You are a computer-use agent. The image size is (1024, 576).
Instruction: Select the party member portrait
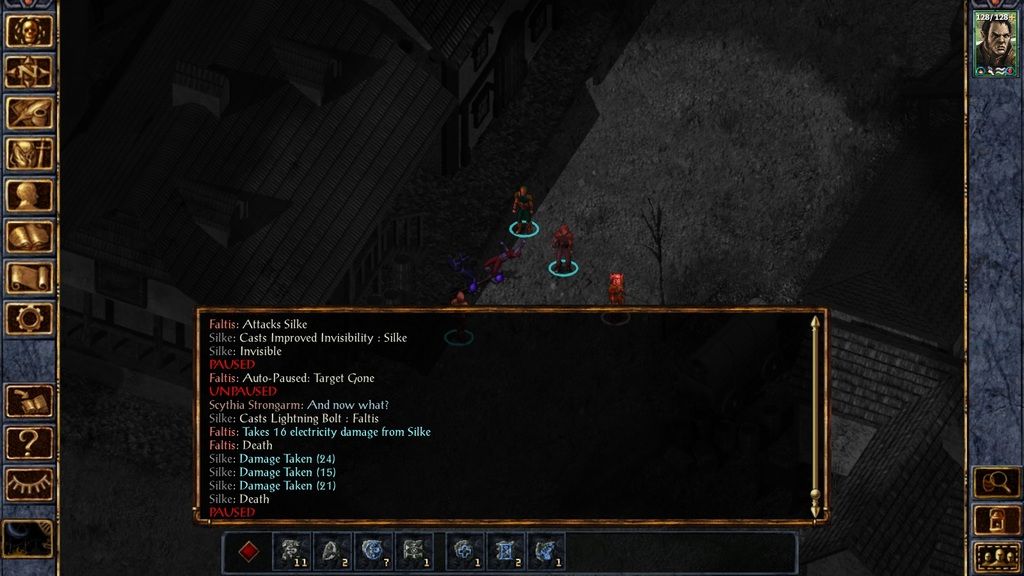click(x=995, y=45)
